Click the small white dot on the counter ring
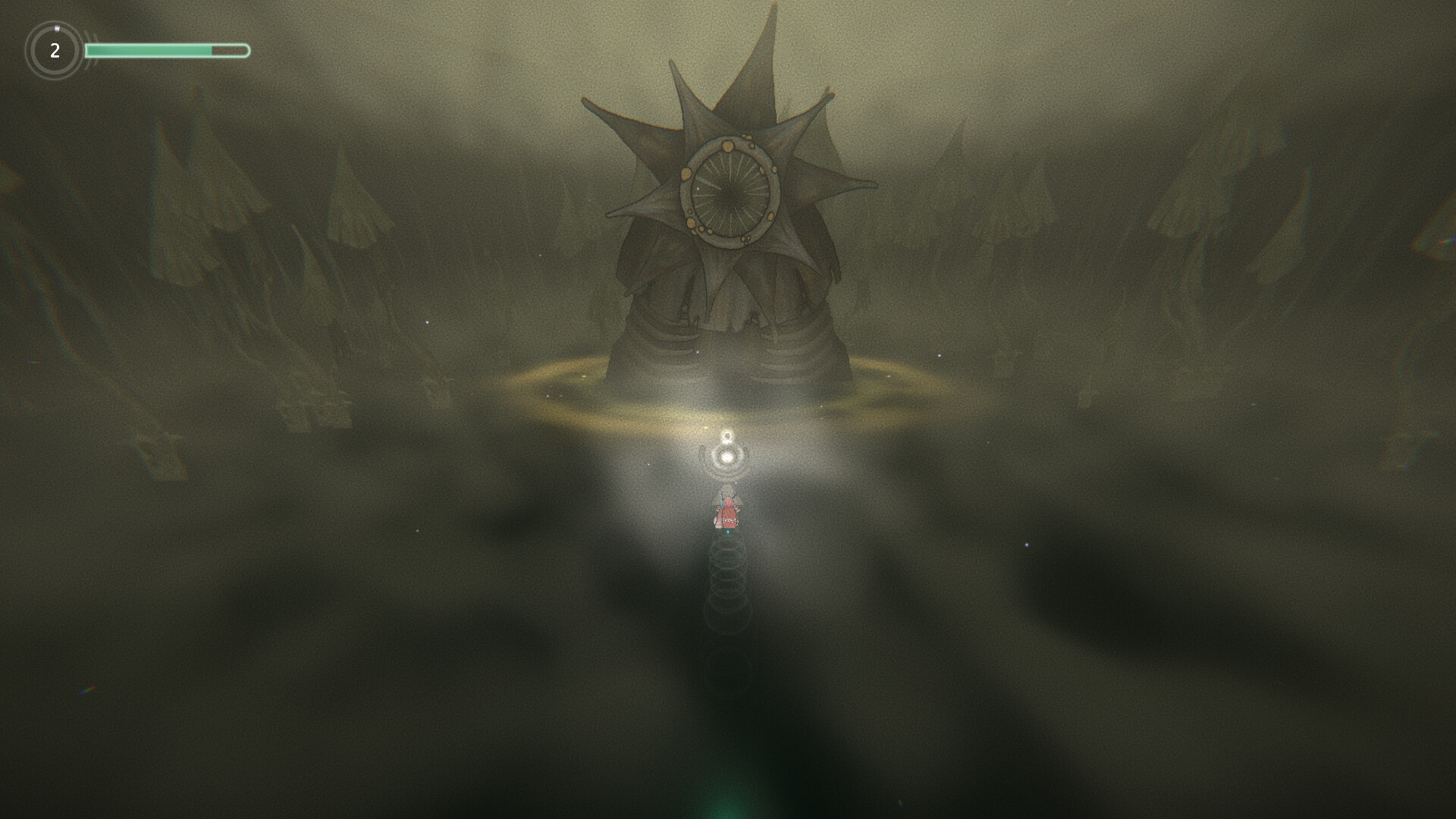 (x=56, y=28)
